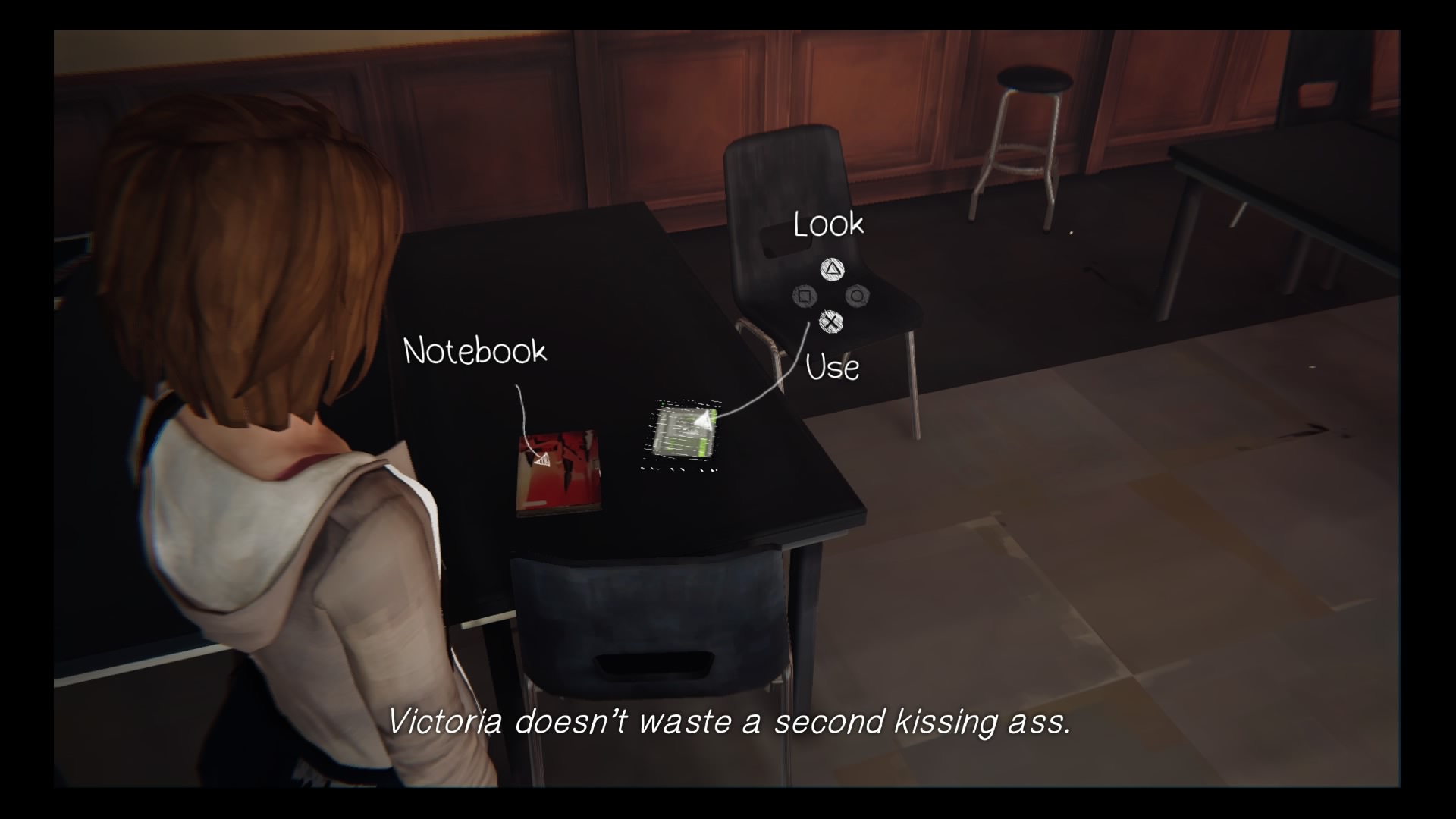Click the faded Square button icon
This screenshot has height=819, width=1456.
coord(804,295)
